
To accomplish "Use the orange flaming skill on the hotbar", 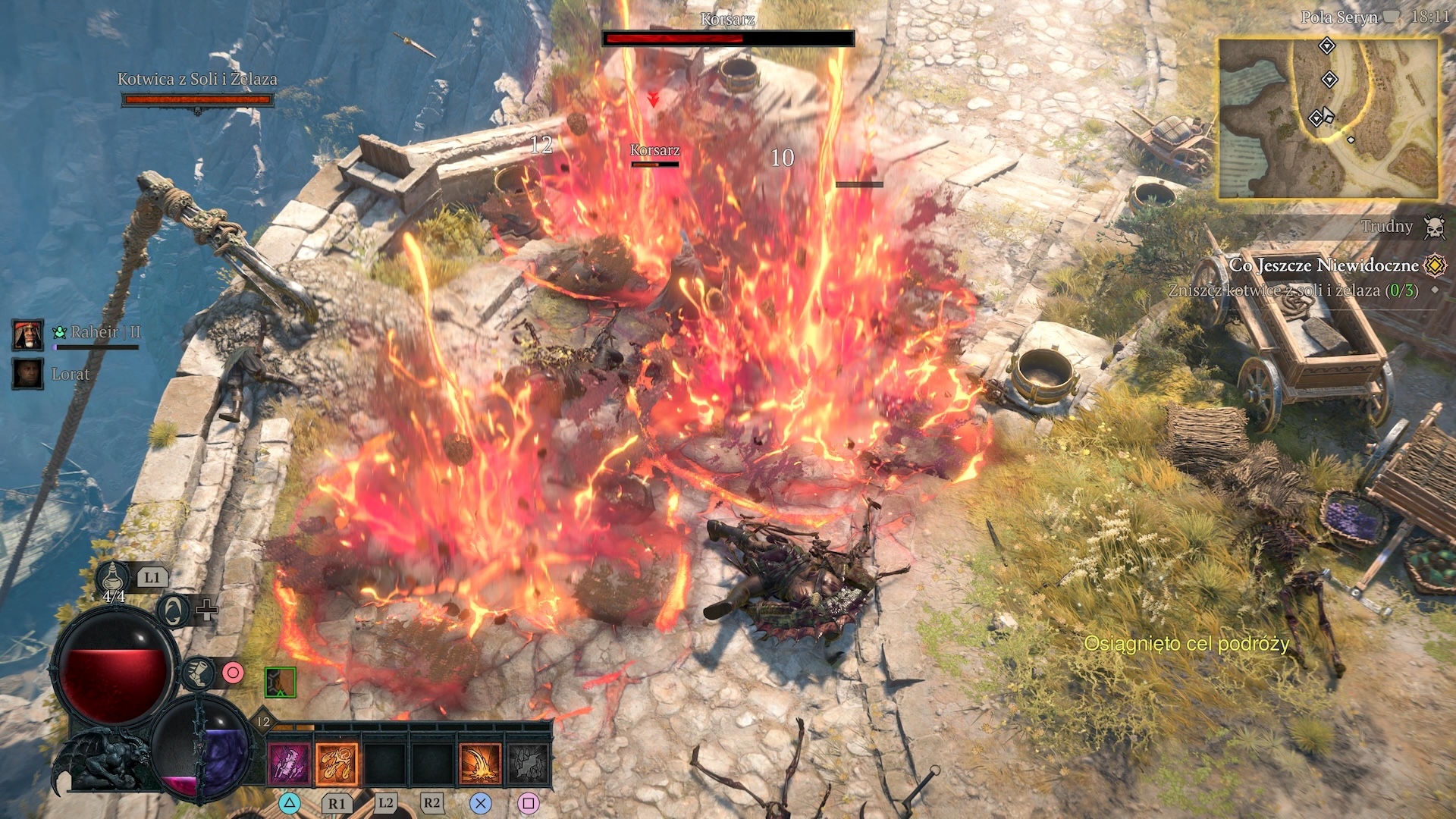I will (x=337, y=763).
